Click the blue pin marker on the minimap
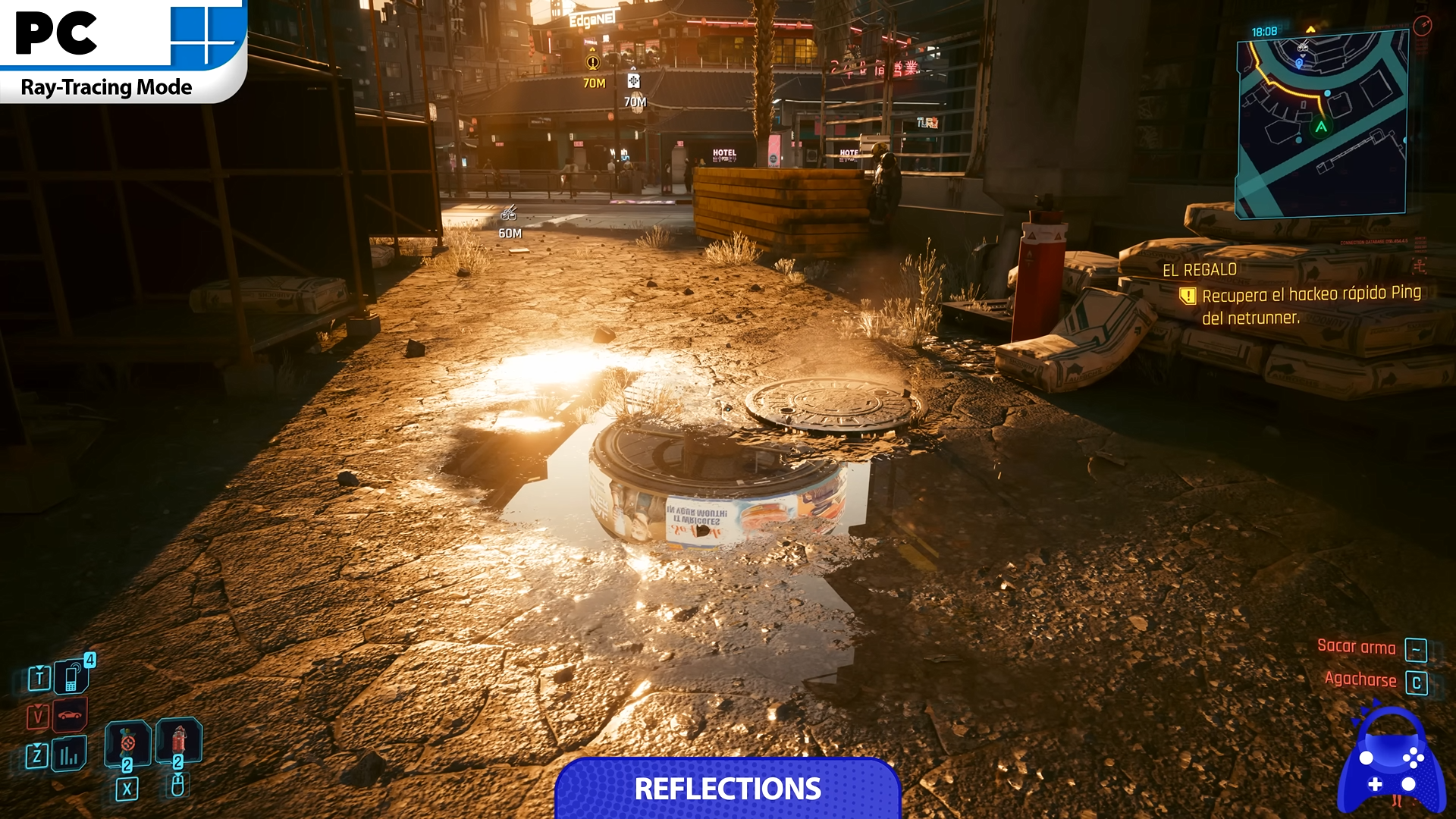The height and width of the screenshot is (819, 1456). pos(1299,64)
